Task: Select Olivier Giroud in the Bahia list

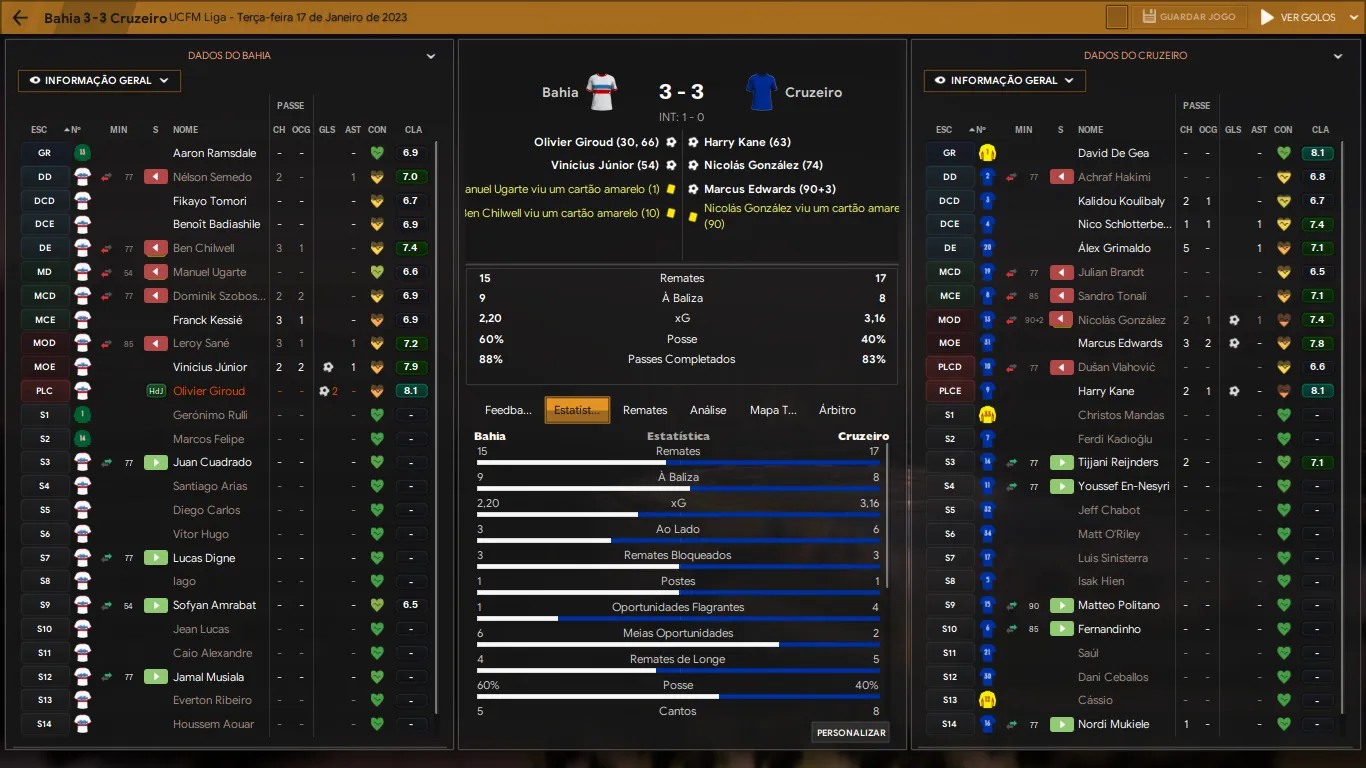Action: [208, 391]
